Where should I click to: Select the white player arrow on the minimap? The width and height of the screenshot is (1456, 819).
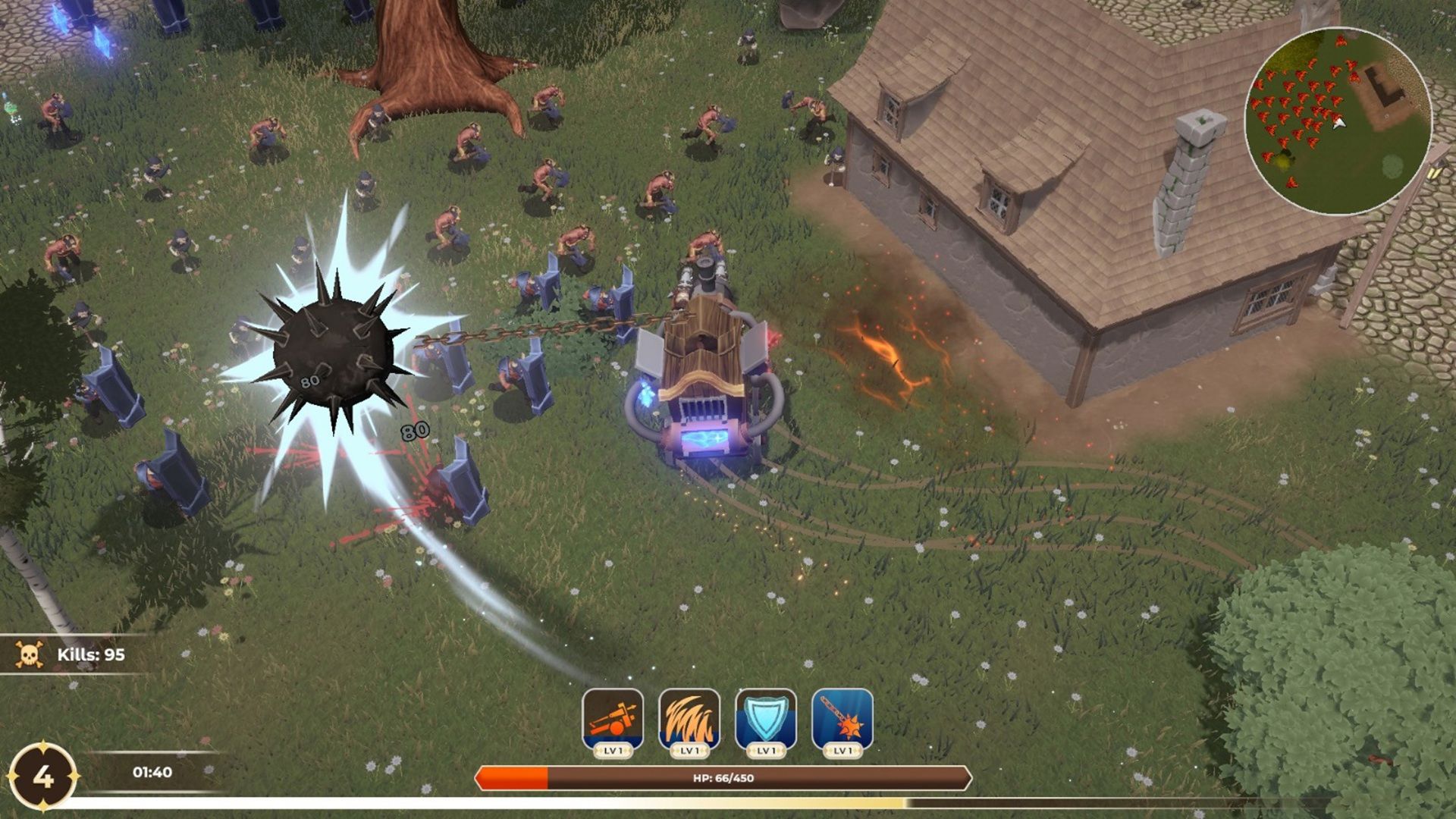point(1339,124)
